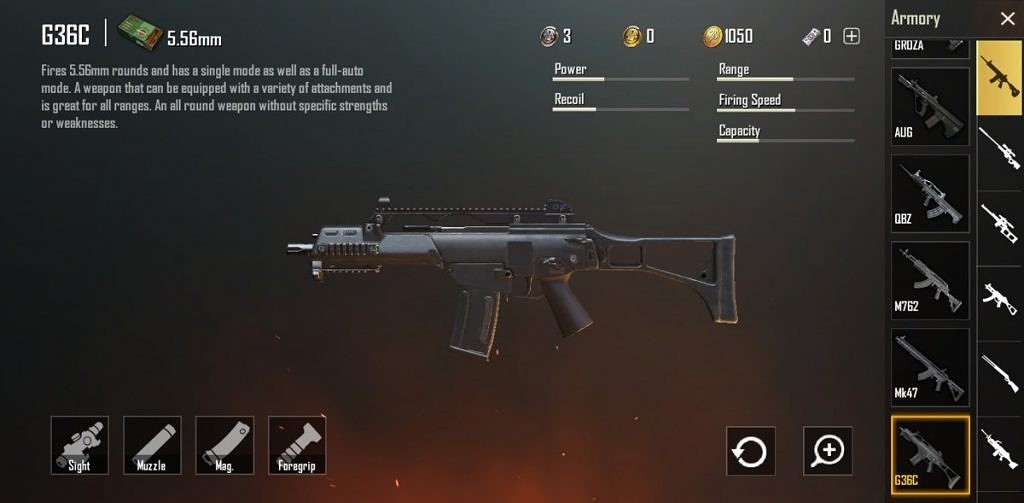Open the submachine gun category tab

click(x=1000, y=296)
